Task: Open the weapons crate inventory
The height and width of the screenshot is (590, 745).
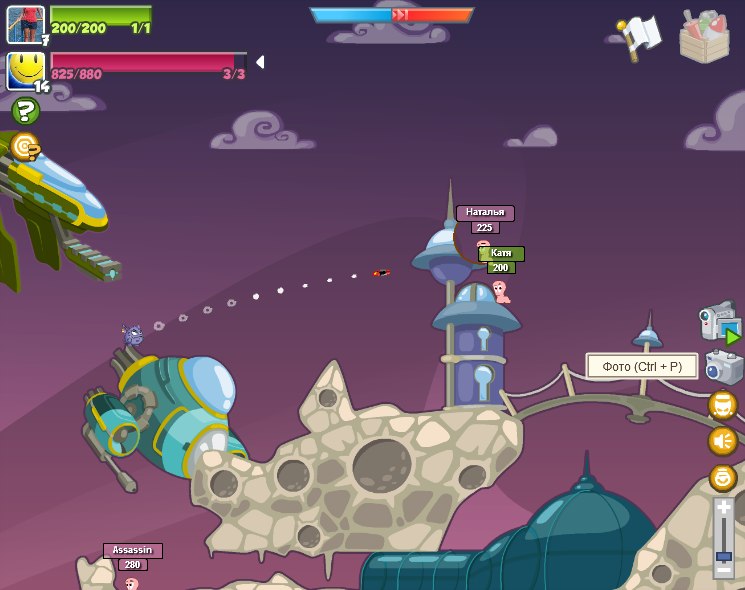Action: click(704, 37)
